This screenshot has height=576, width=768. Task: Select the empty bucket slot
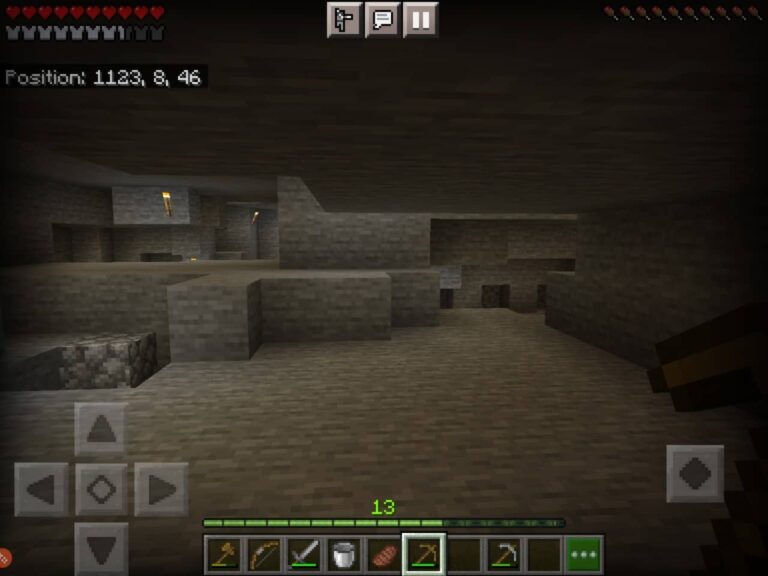344,554
